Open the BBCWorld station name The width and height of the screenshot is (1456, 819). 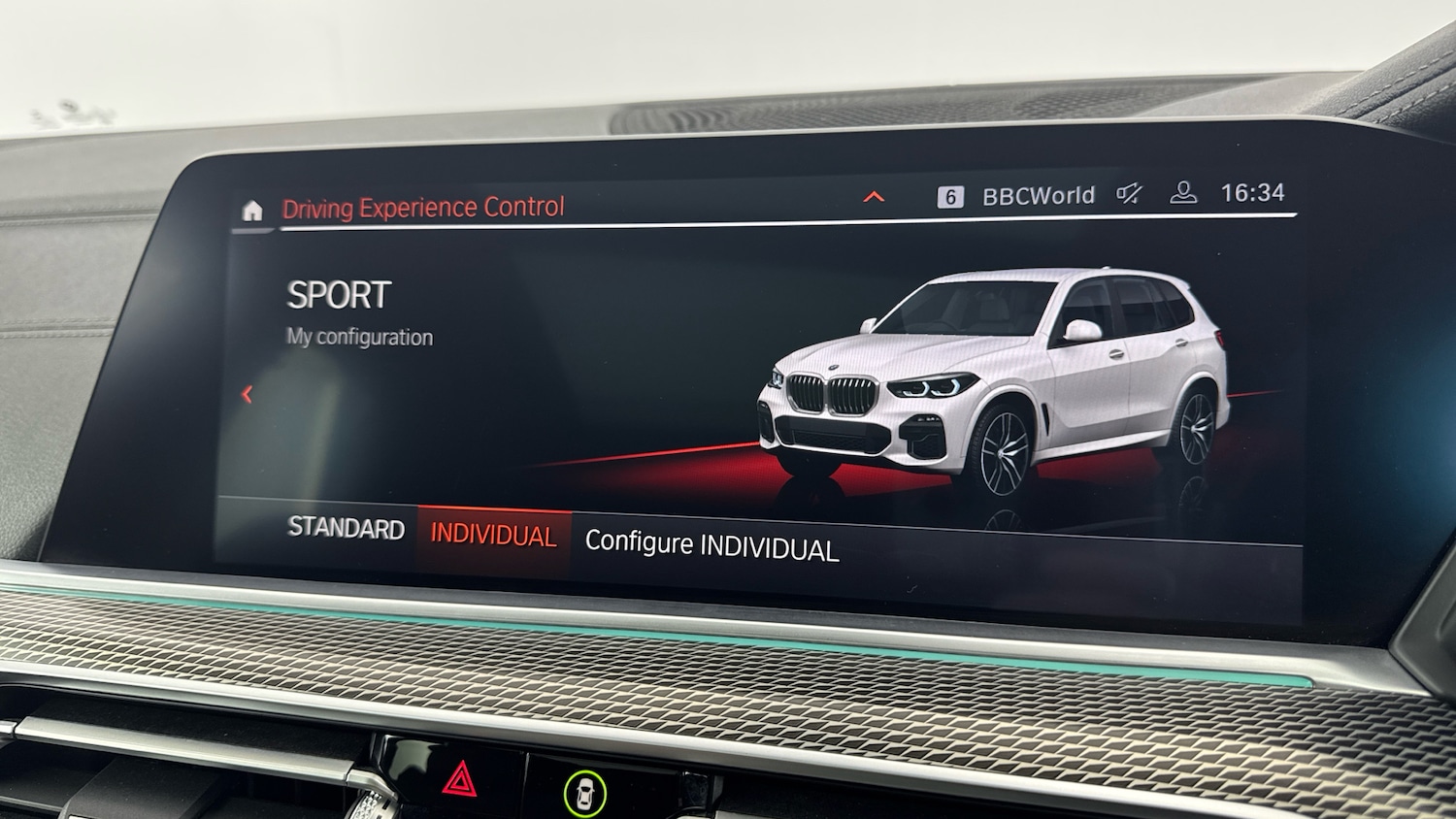point(1039,193)
